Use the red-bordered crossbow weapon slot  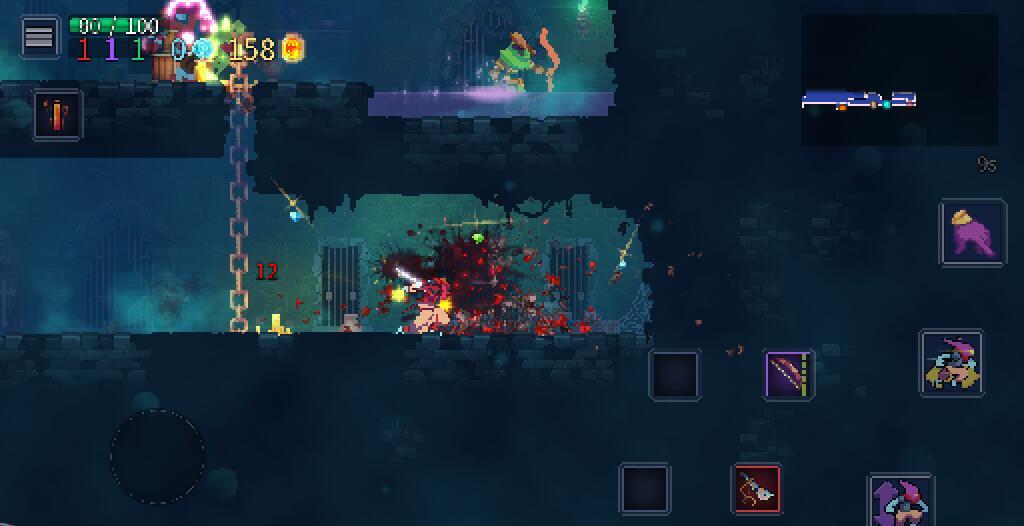point(757,489)
